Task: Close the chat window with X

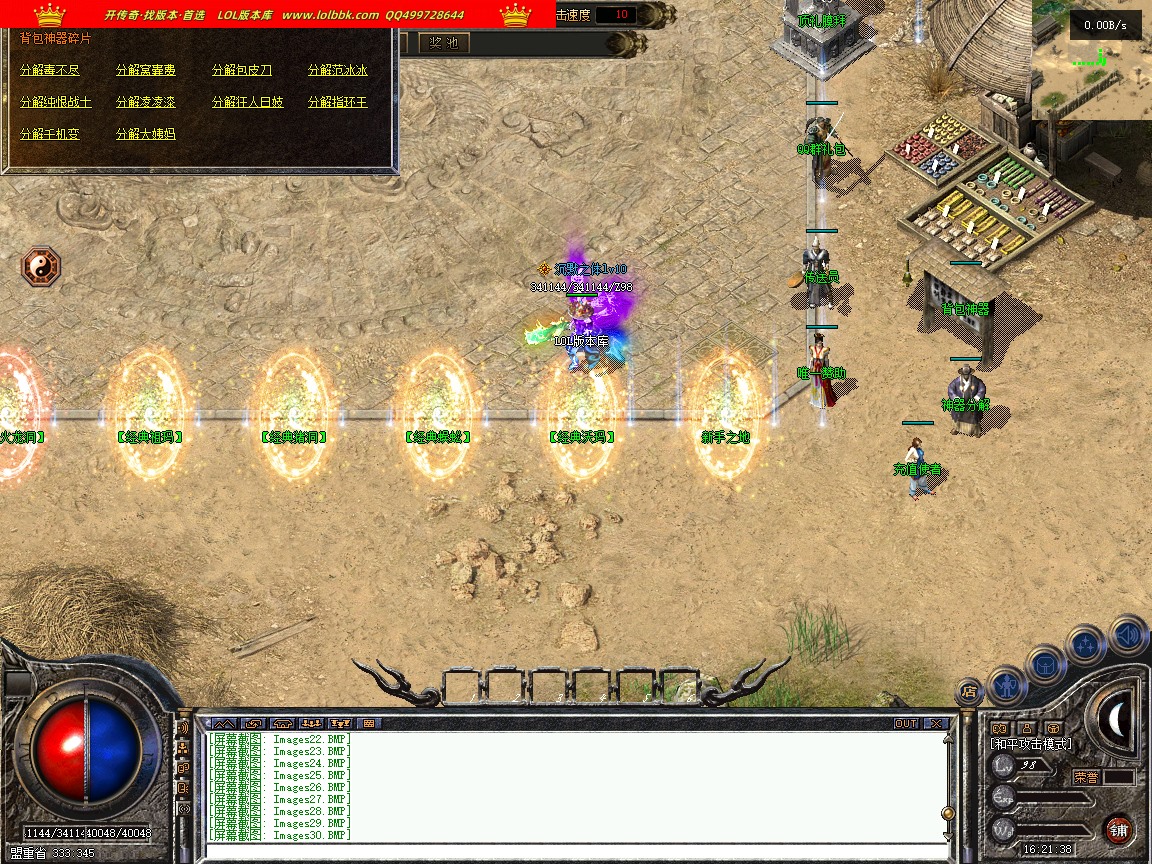Action: [935, 723]
